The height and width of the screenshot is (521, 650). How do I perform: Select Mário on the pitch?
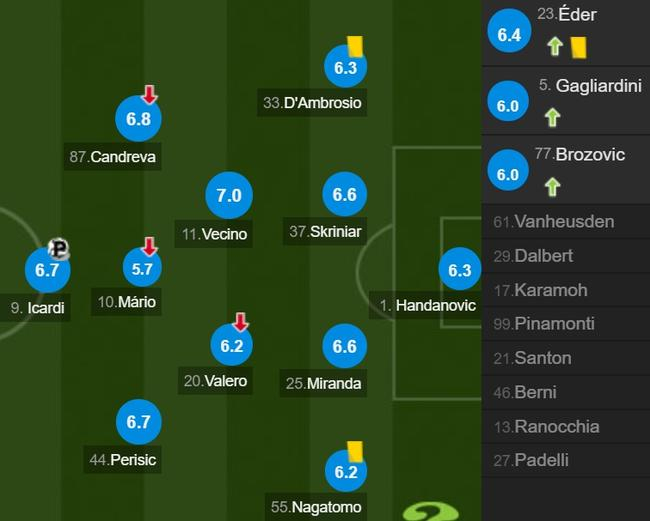pos(143,268)
